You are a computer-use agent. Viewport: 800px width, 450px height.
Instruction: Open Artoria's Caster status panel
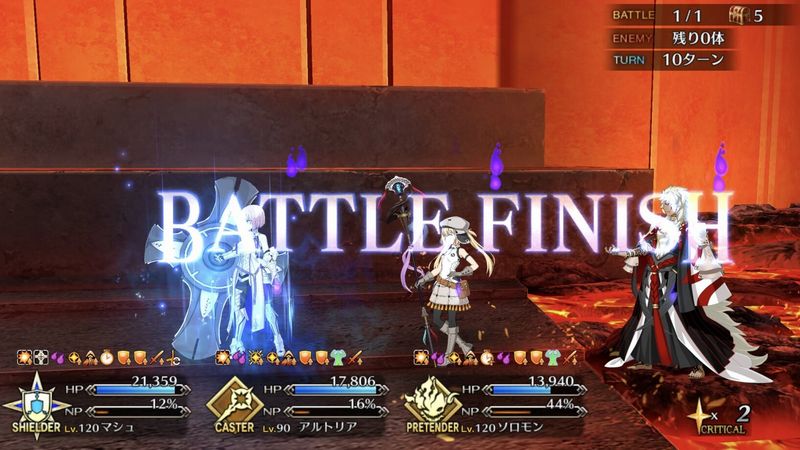tap(300, 400)
